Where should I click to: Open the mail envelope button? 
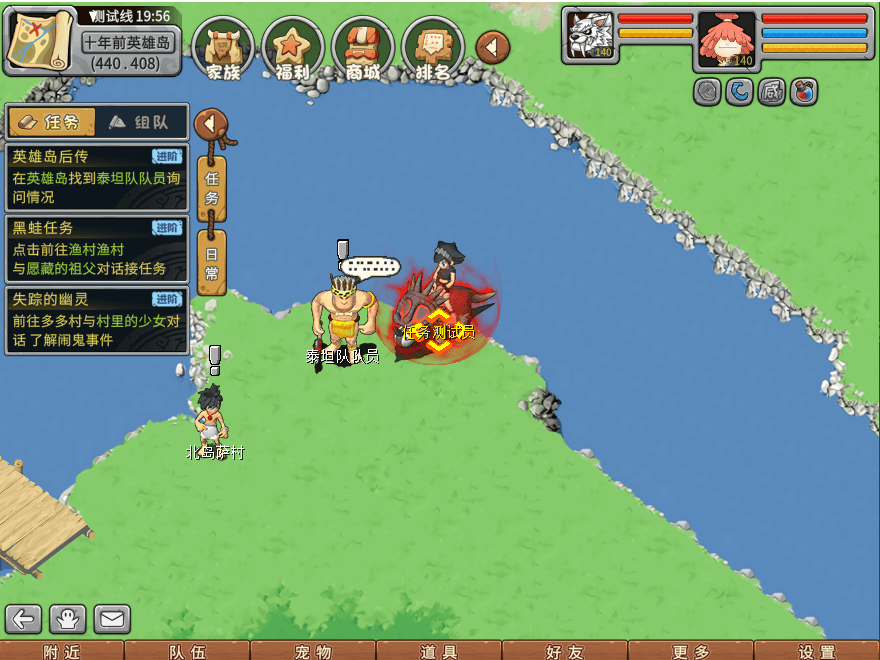(112, 619)
